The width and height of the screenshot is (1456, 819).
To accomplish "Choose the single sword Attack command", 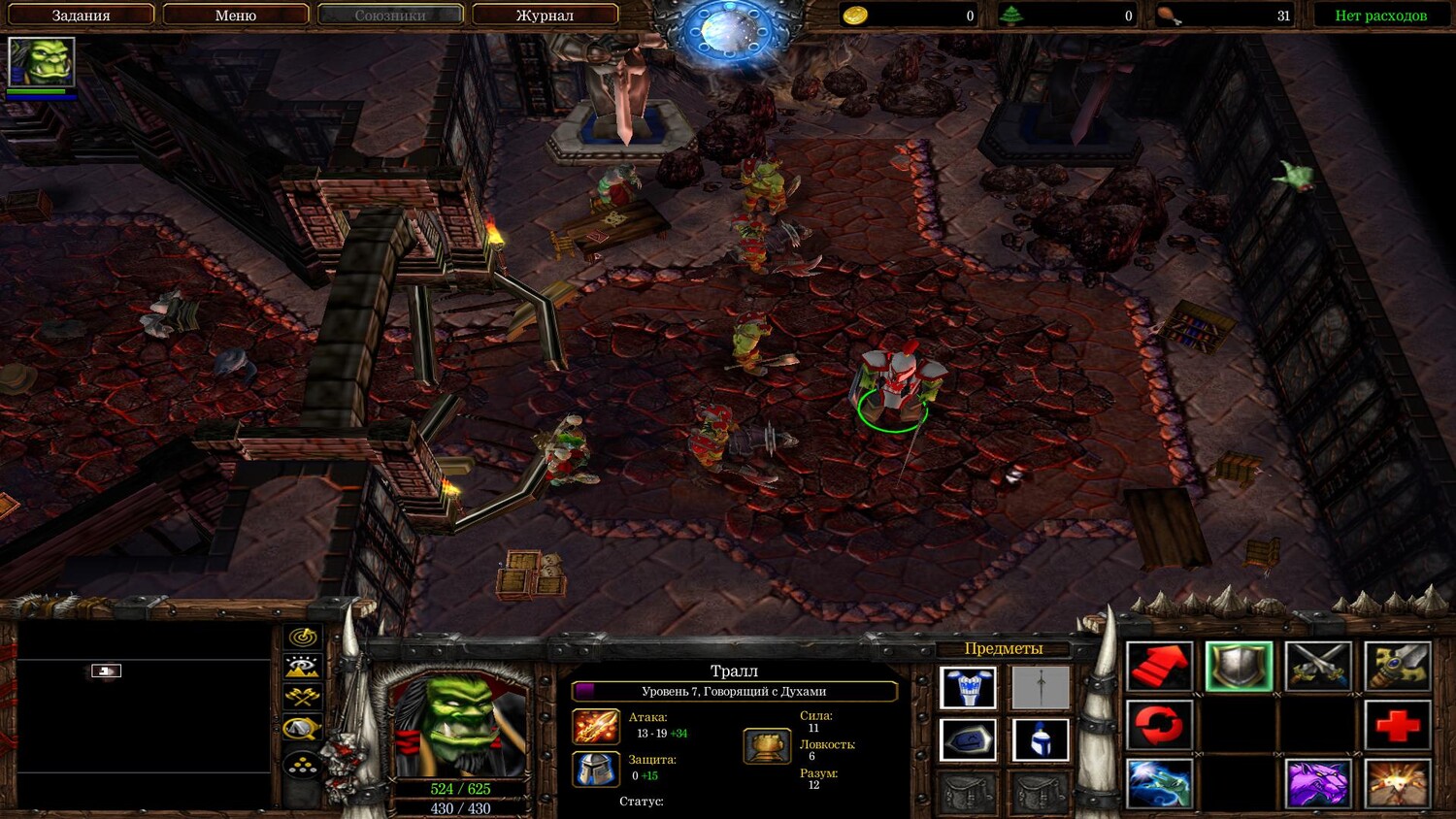I will (1398, 668).
